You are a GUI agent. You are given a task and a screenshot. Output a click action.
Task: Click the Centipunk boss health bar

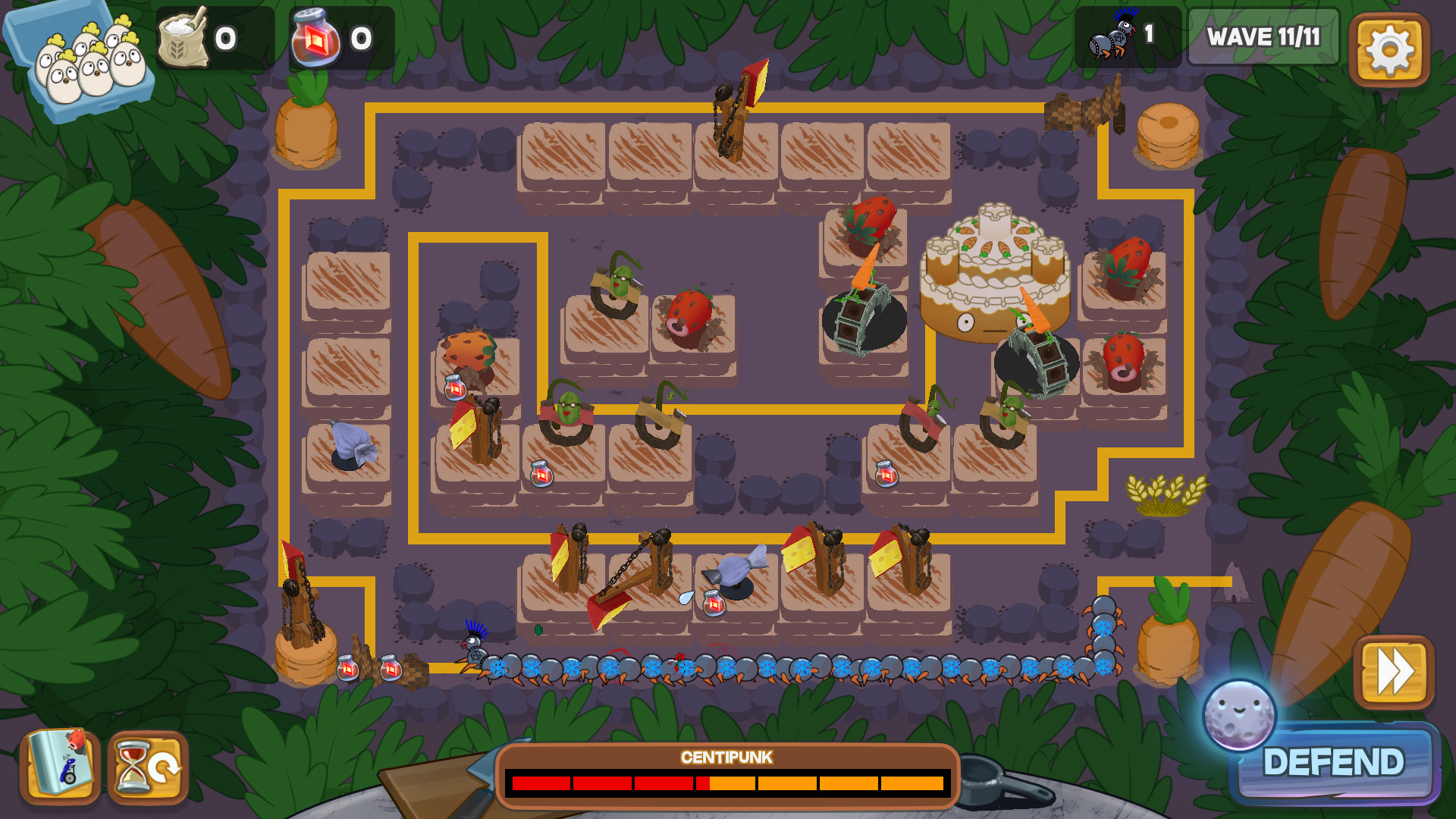[x=728, y=783]
